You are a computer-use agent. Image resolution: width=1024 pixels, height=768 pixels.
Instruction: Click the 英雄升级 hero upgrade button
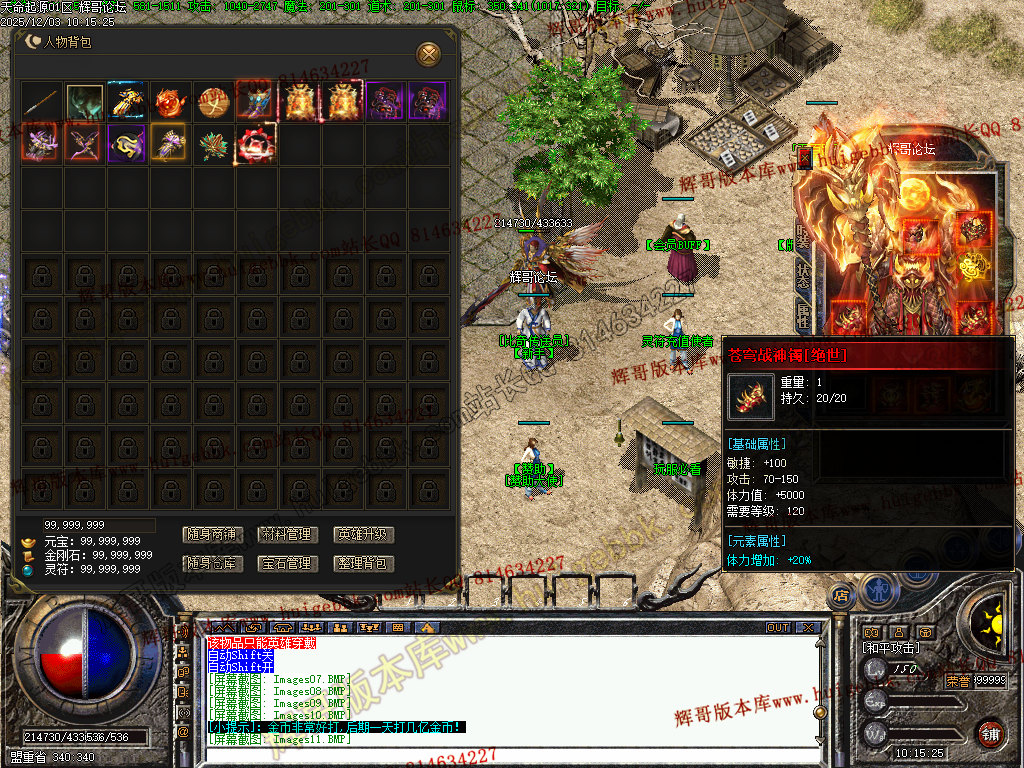363,535
